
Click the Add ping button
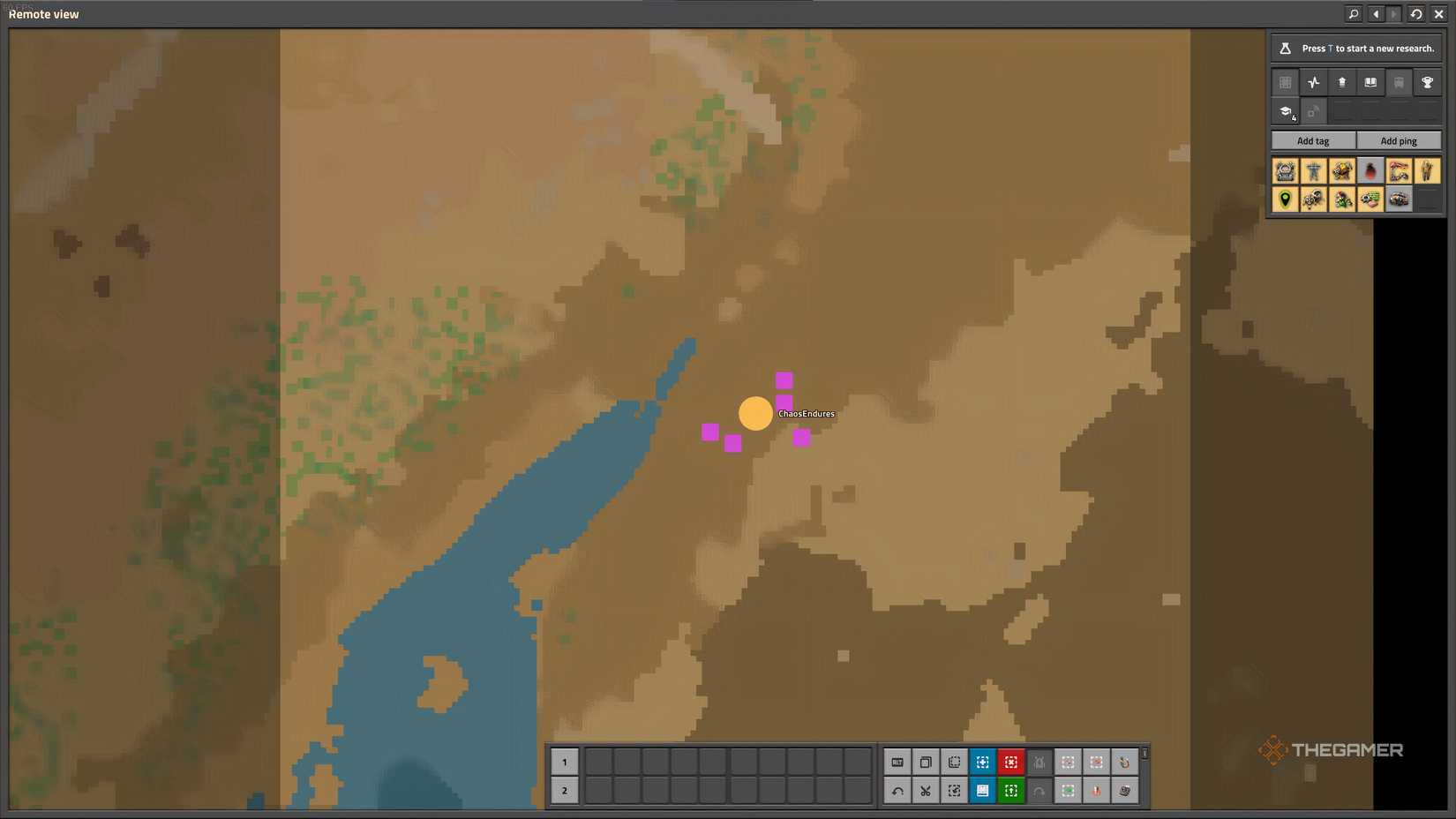coord(1399,140)
